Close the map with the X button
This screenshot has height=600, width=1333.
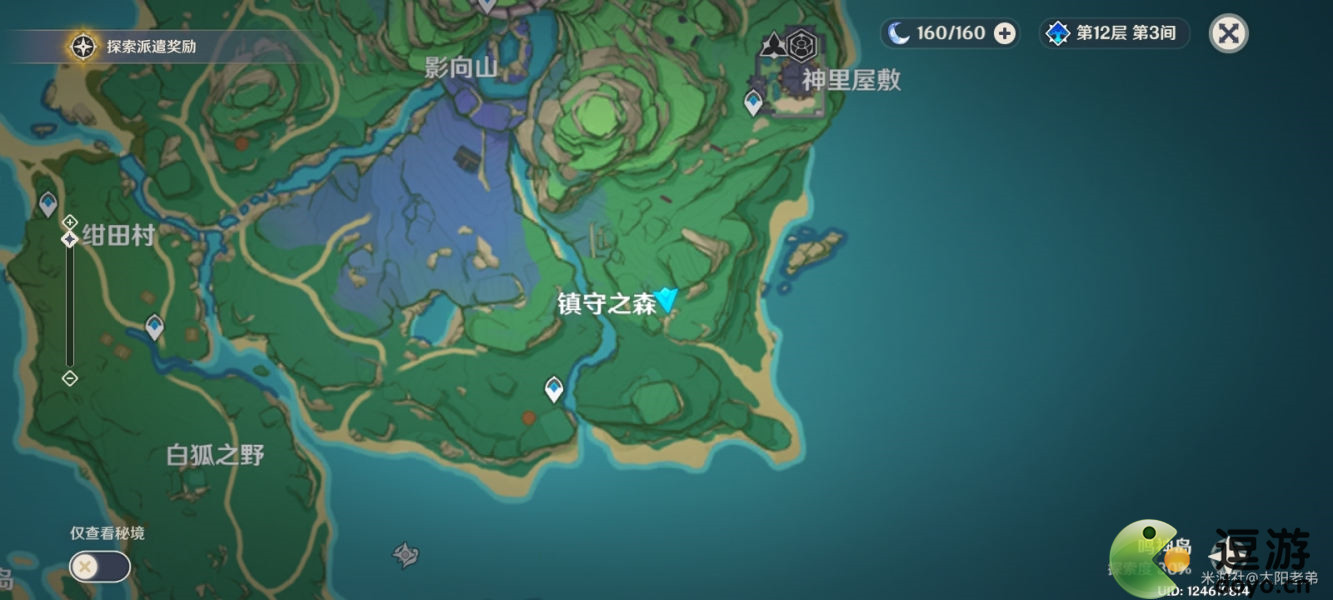1228,33
